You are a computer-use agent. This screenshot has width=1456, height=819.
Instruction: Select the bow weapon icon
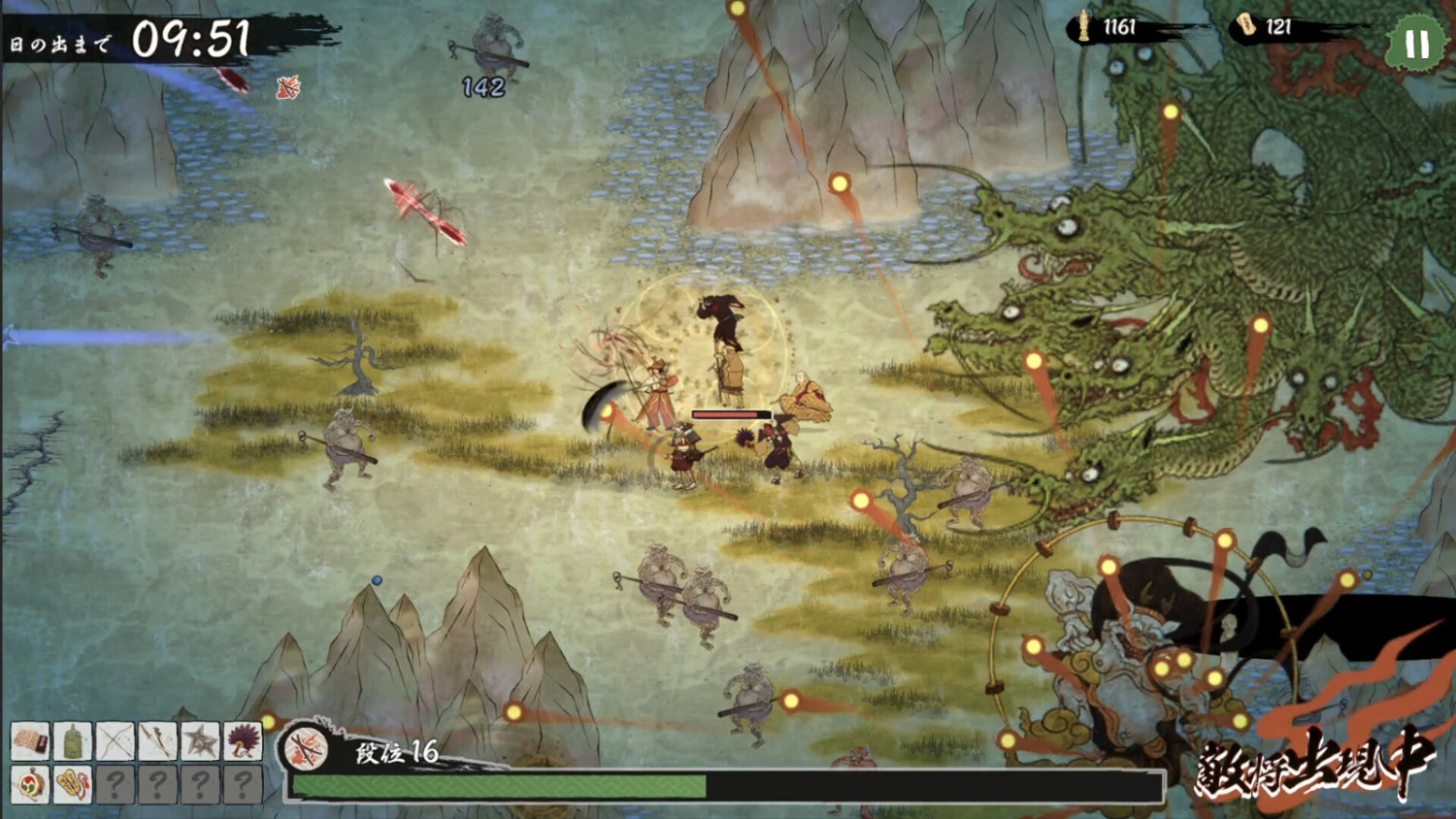[x=116, y=739]
